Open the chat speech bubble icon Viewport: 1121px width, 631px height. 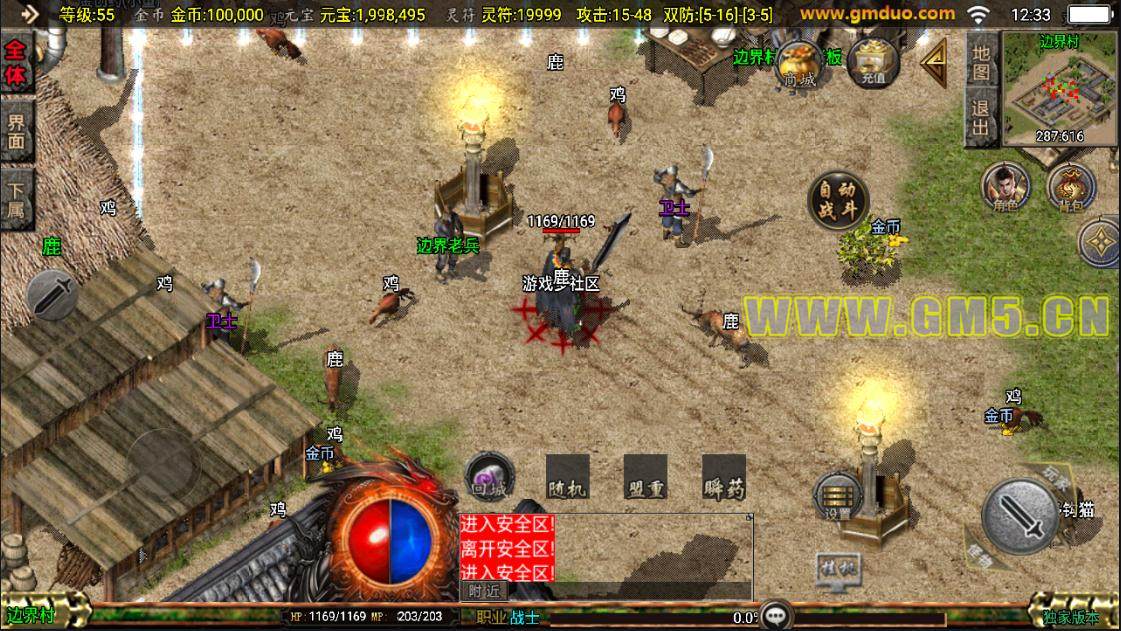[x=776, y=615]
